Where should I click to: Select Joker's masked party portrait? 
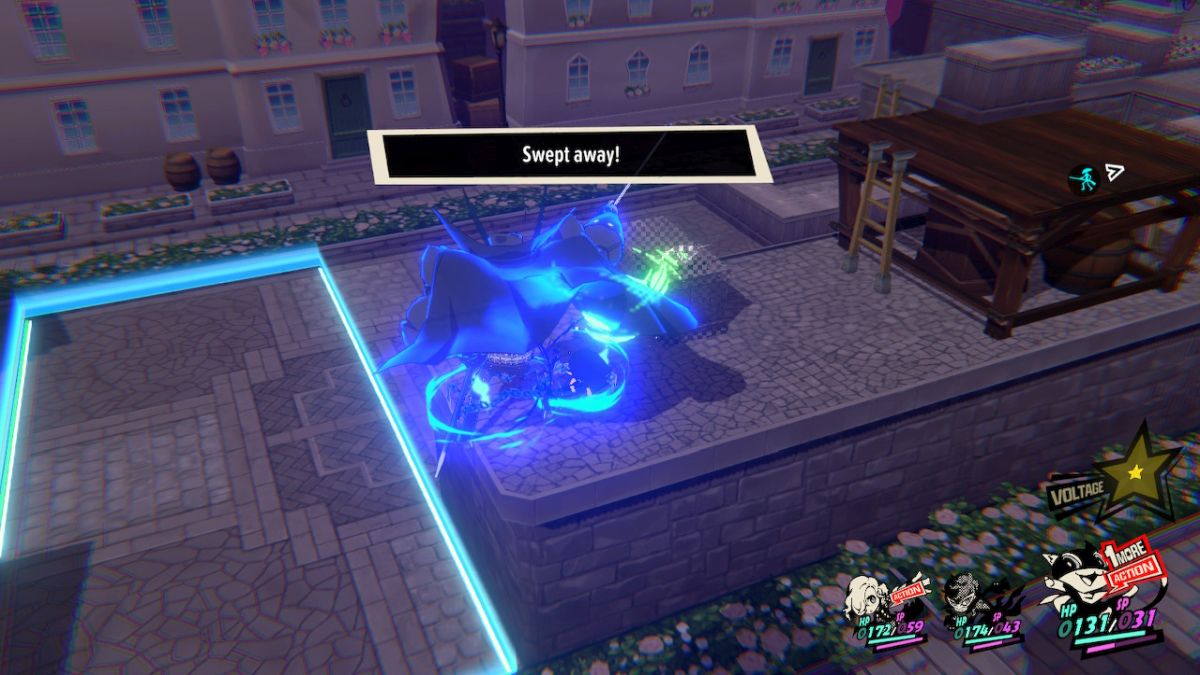pyautogui.click(x=961, y=590)
